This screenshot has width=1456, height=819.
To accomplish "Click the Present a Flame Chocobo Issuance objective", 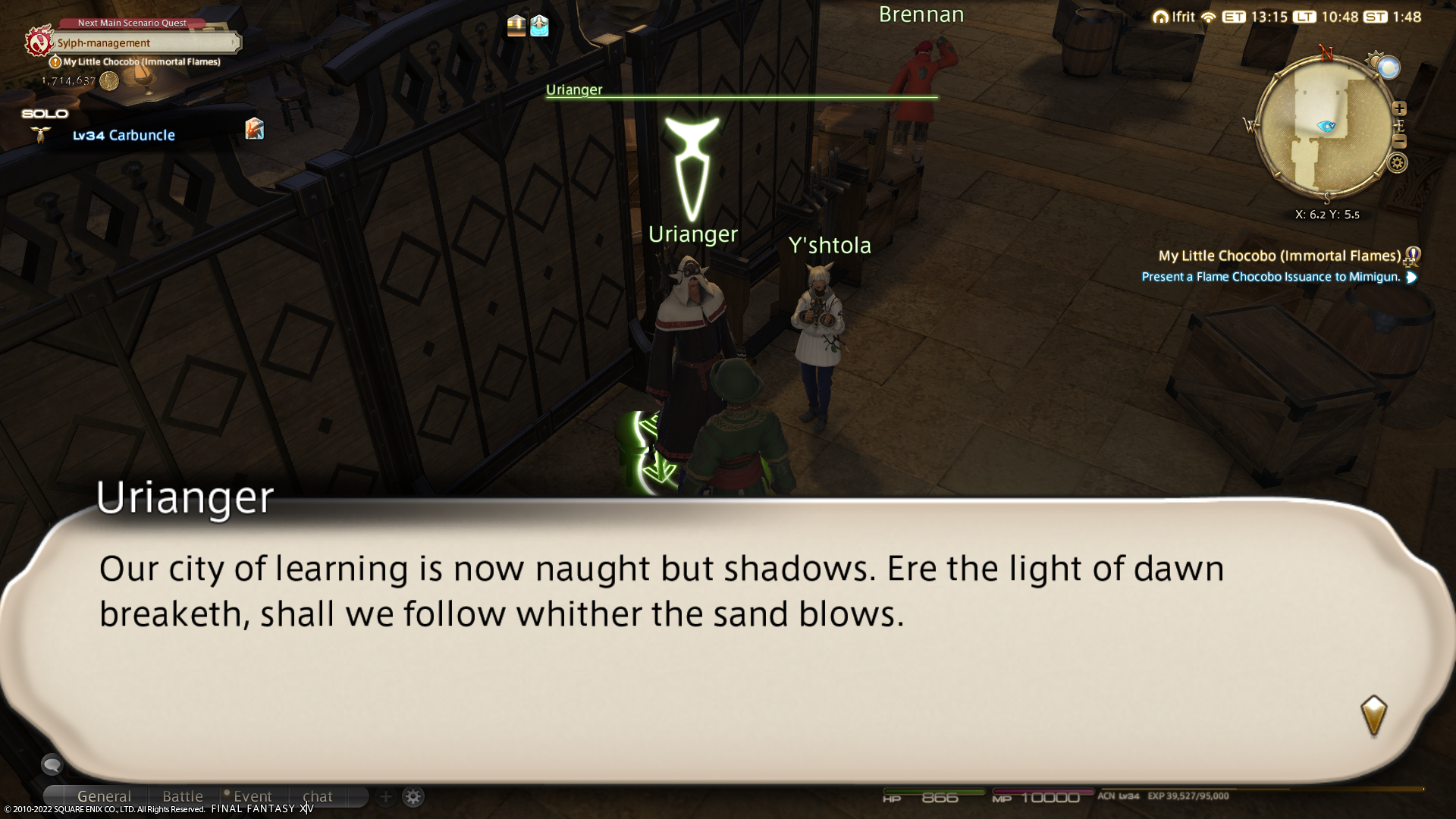I will [1271, 277].
